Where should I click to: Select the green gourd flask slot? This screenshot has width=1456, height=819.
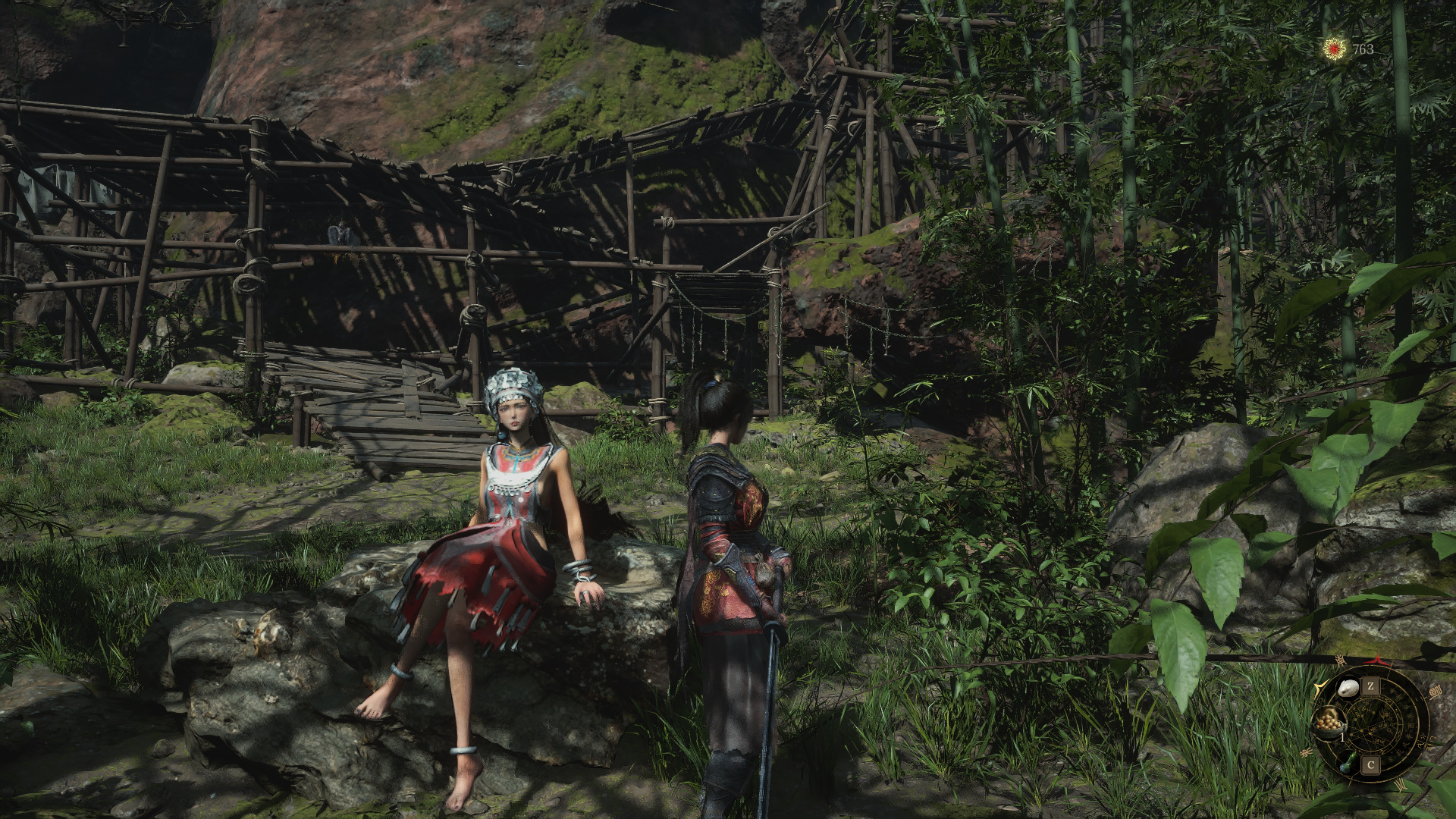tap(1347, 761)
